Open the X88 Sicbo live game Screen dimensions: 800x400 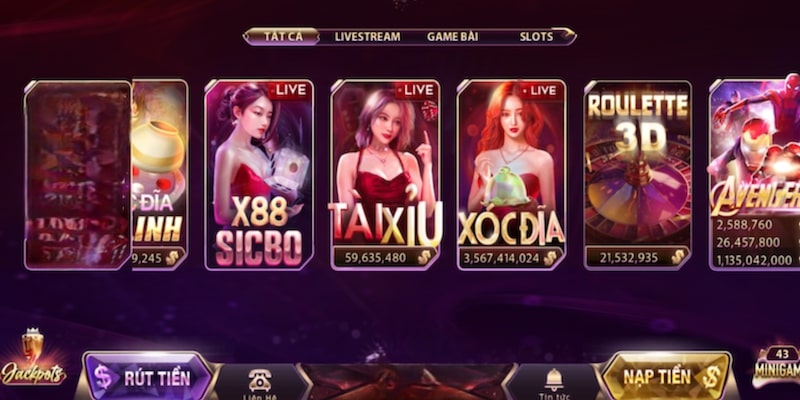click(x=259, y=175)
